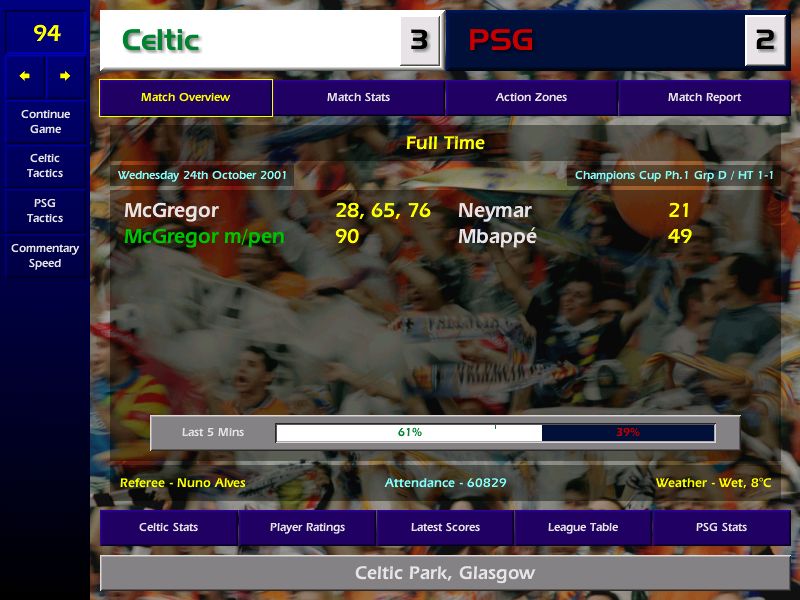Select the Celtic team name header
Screen dimensions: 800x600
(x=161, y=41)
